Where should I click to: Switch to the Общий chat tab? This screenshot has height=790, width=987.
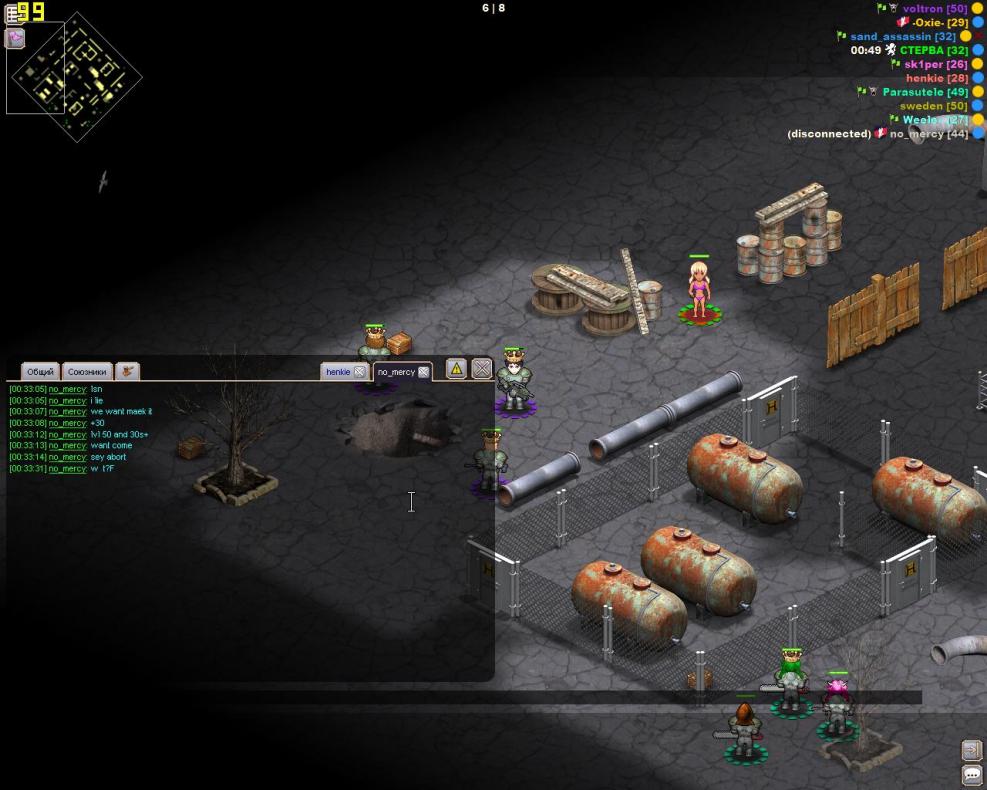pos(40,372)
